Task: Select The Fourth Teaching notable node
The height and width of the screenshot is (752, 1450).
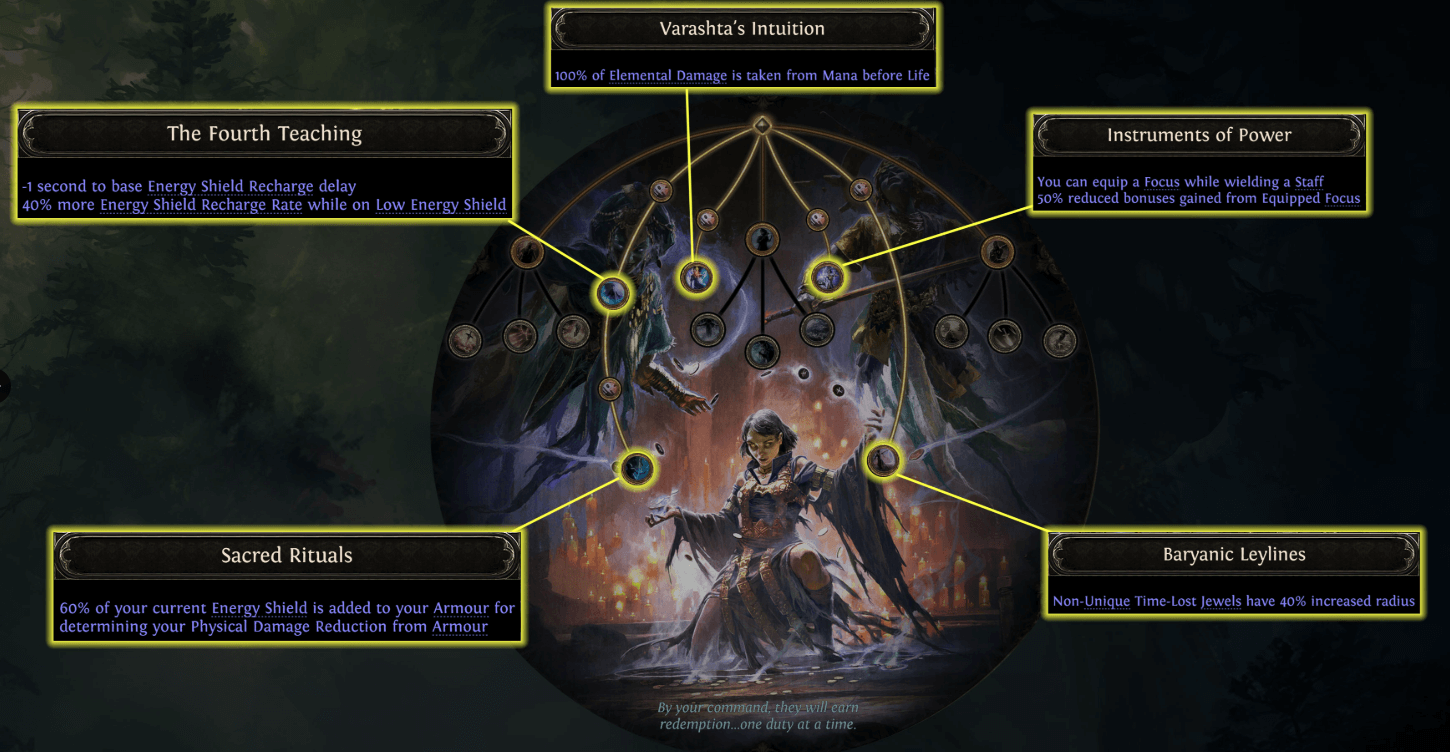Action: 614,292
